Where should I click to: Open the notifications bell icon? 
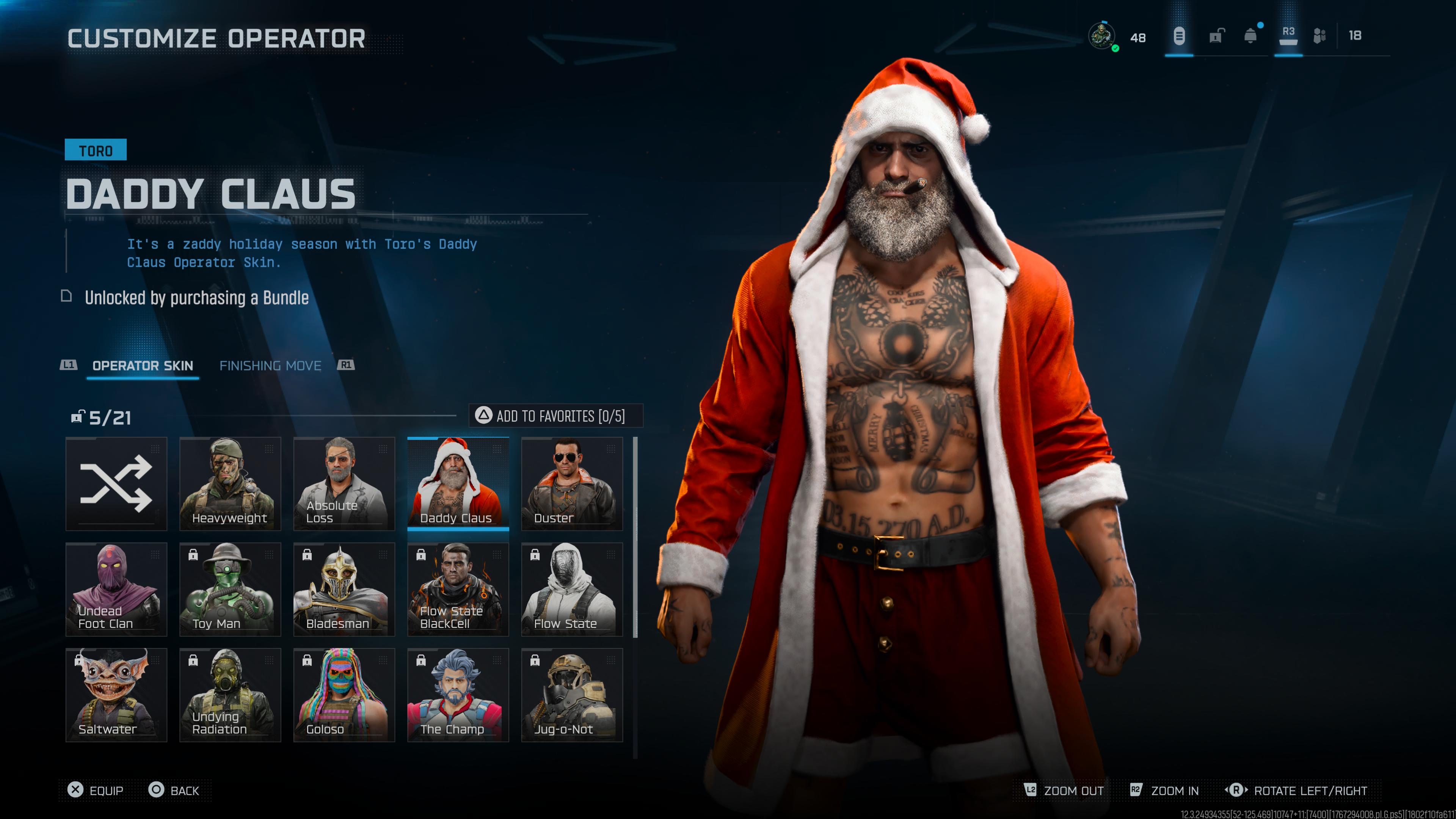click(1250, 36)
